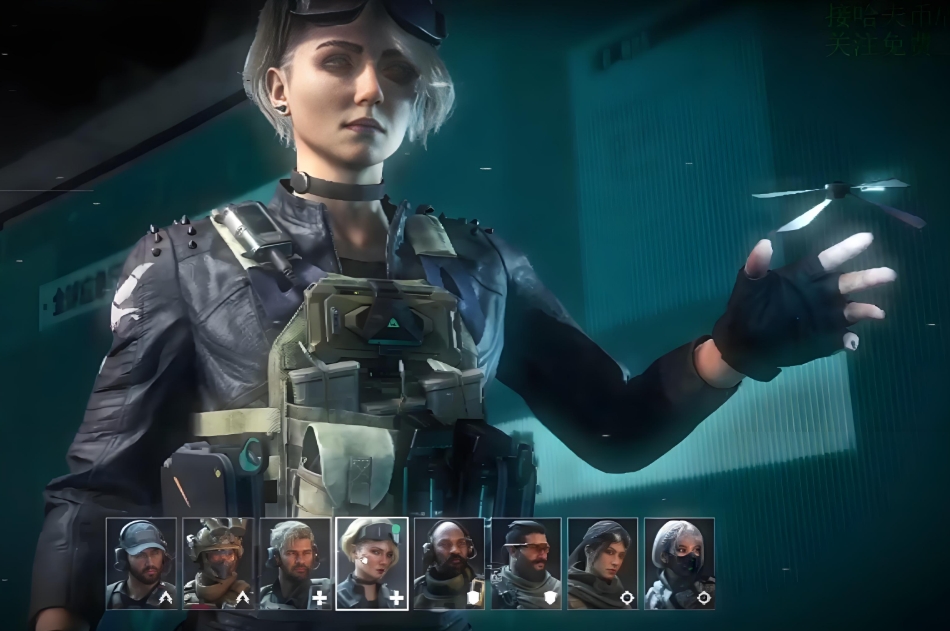
Task: Select the bearded operator wearing a baseball cap
Action: (x=141, y=563)
